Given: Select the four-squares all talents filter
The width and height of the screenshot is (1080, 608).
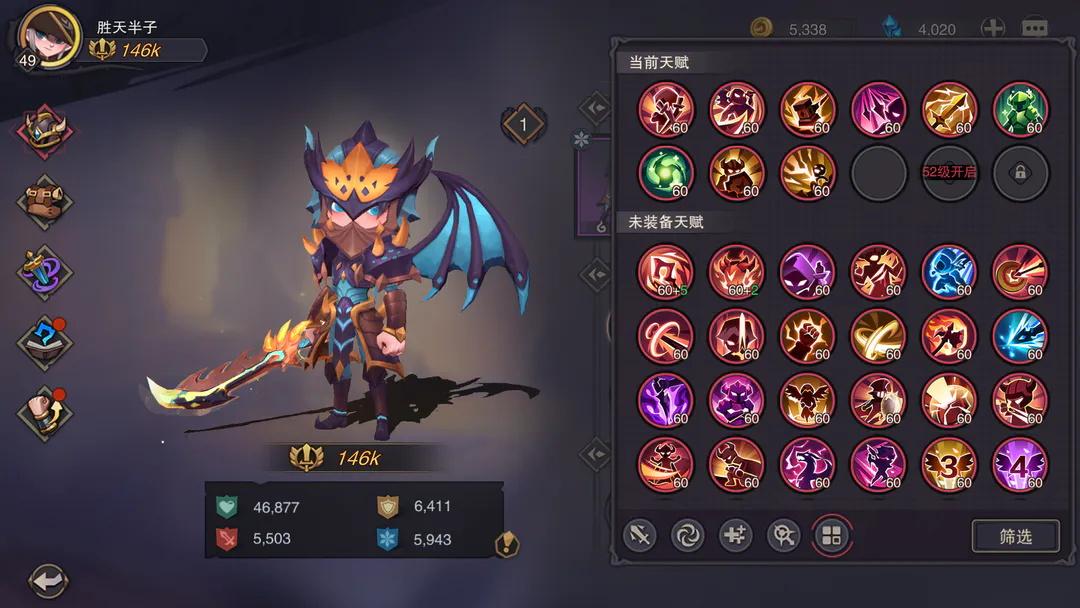Looking at the screenshot, I should coord(831,536).
